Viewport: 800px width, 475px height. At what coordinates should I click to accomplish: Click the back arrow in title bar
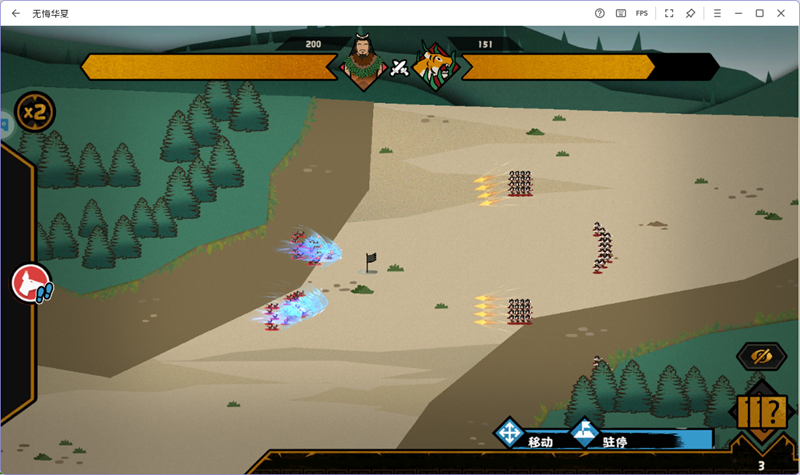16,13
